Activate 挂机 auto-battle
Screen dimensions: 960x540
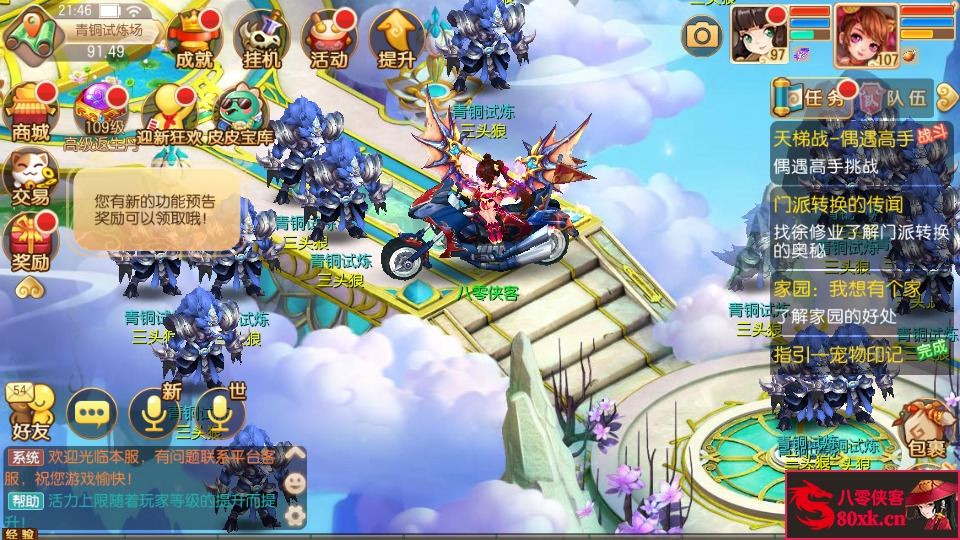261,40
